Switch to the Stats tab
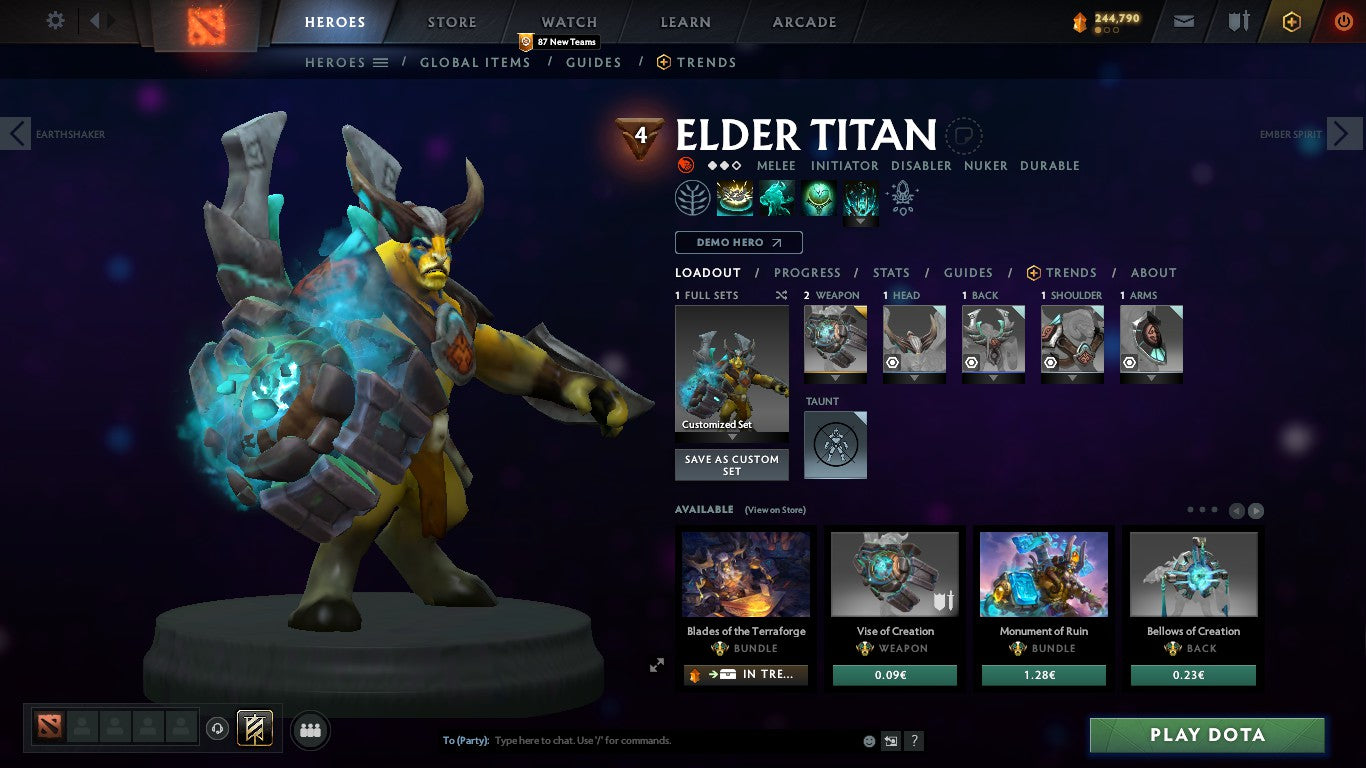Image resolution: width=1366 pixels, height=768 pixels. coord(890,272)
